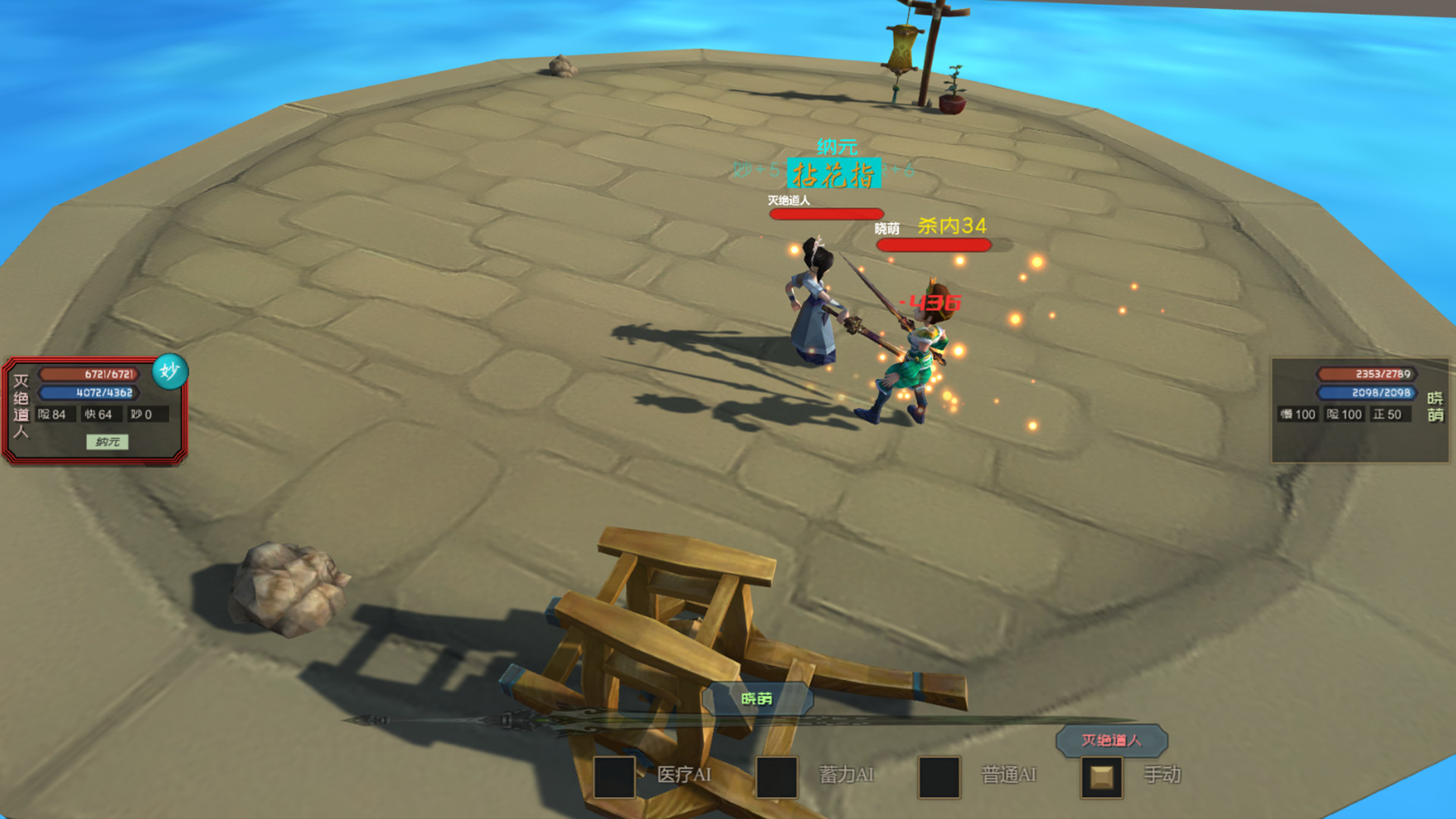Select the 妙 badge on 灭绝道人's panel

[170, 371]
